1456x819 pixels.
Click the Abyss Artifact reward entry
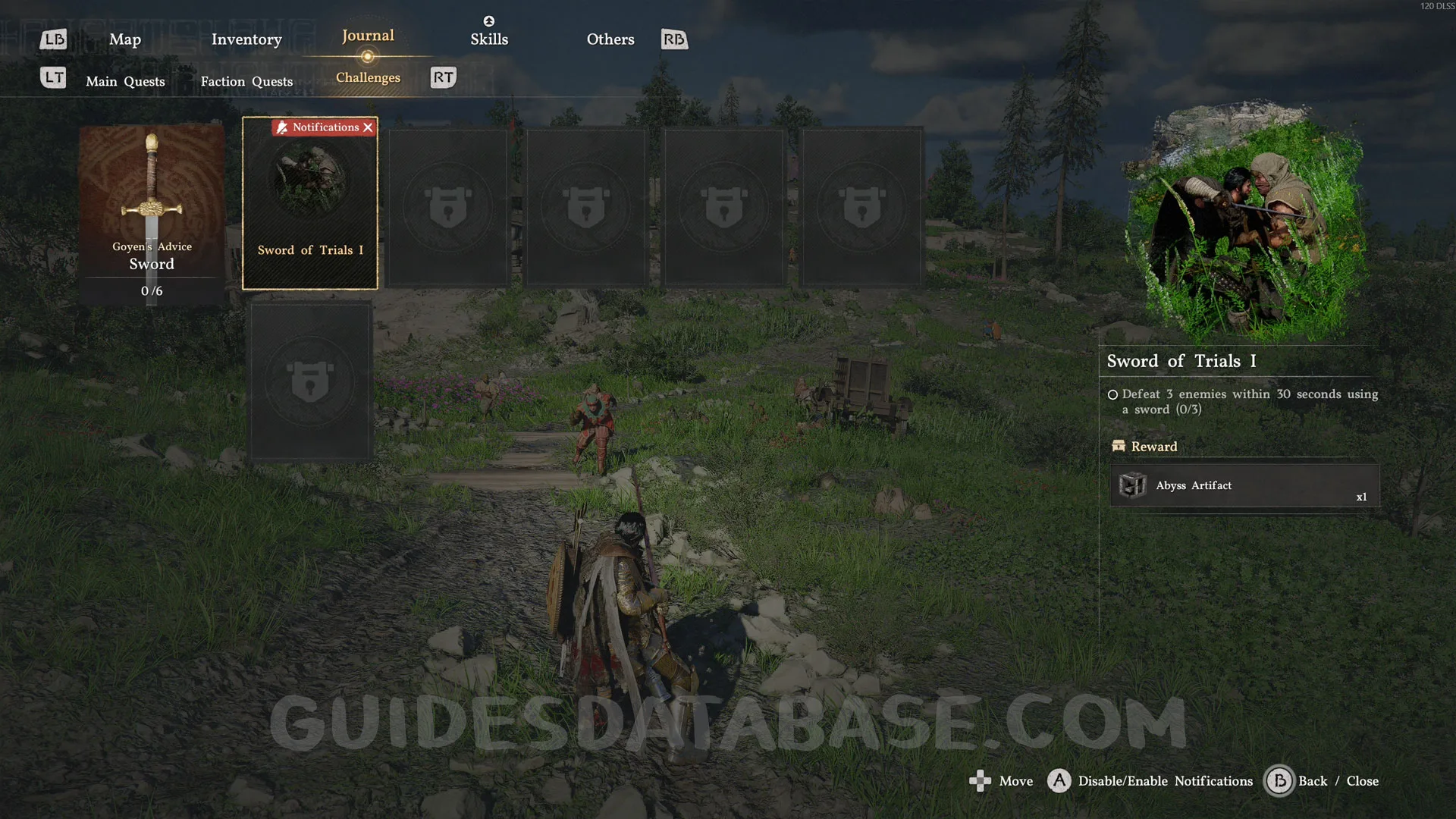click(1244, 485)
